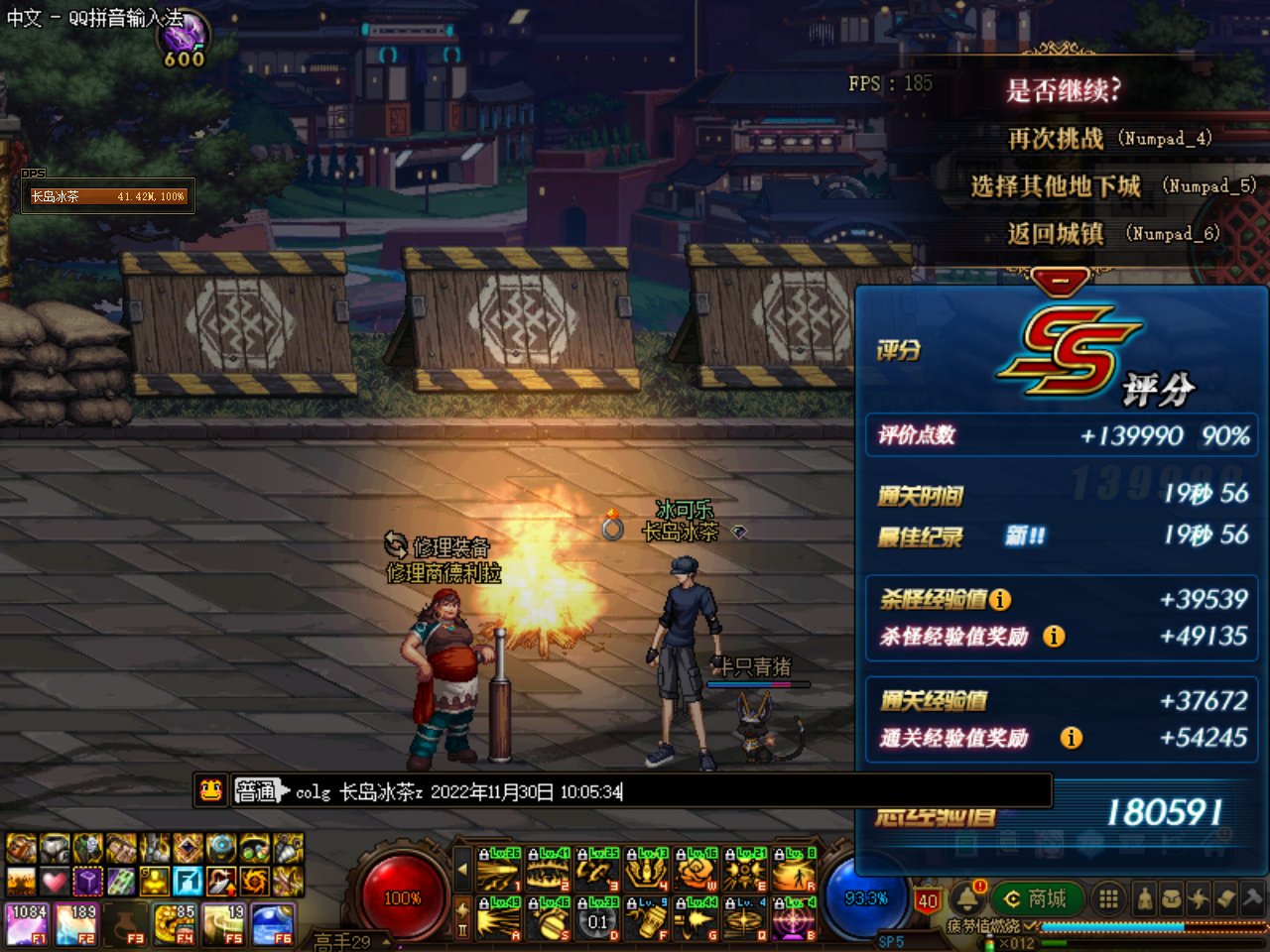Select the pink heart buff icon
The height and width of the screenshot is (952, 1270).
pos(54,880)
